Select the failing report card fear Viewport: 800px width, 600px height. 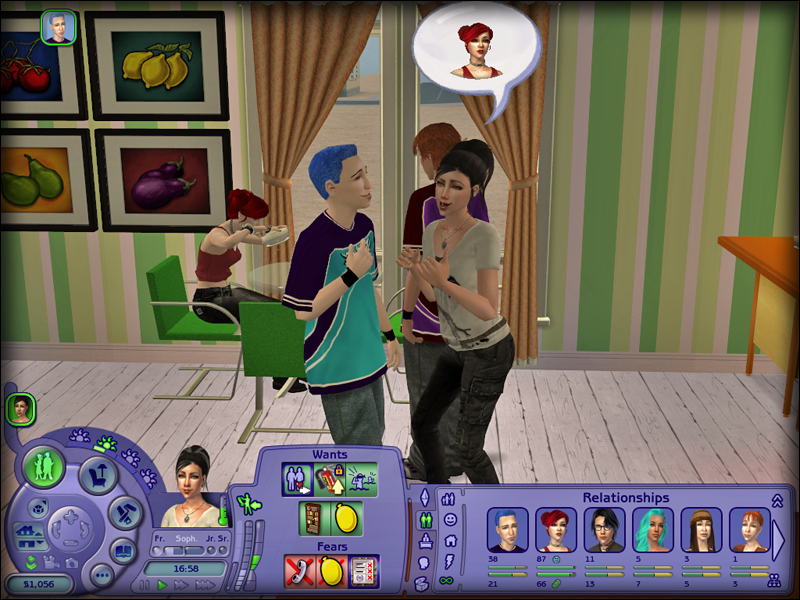click(365, 571)
